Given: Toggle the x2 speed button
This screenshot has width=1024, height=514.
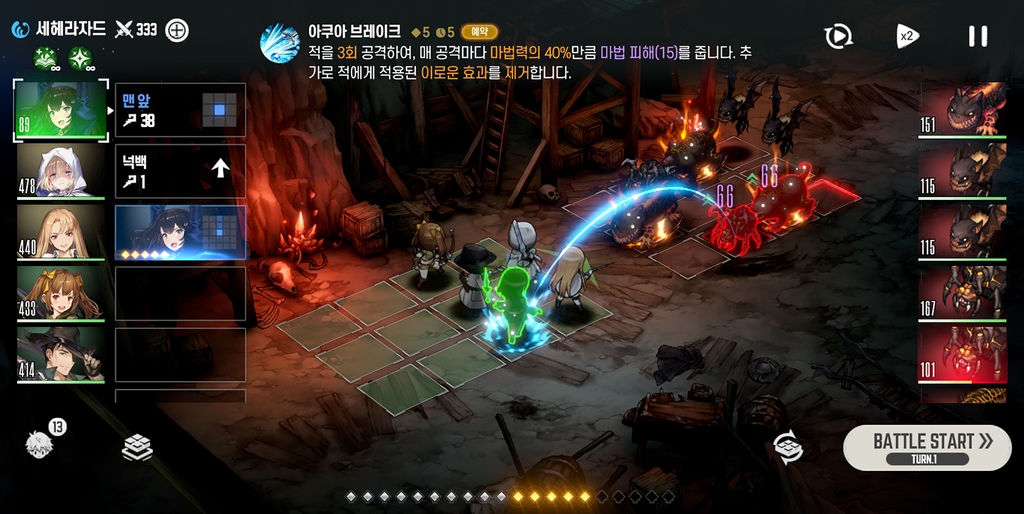Looking at the screenshot, I should (x=907, y=37).
